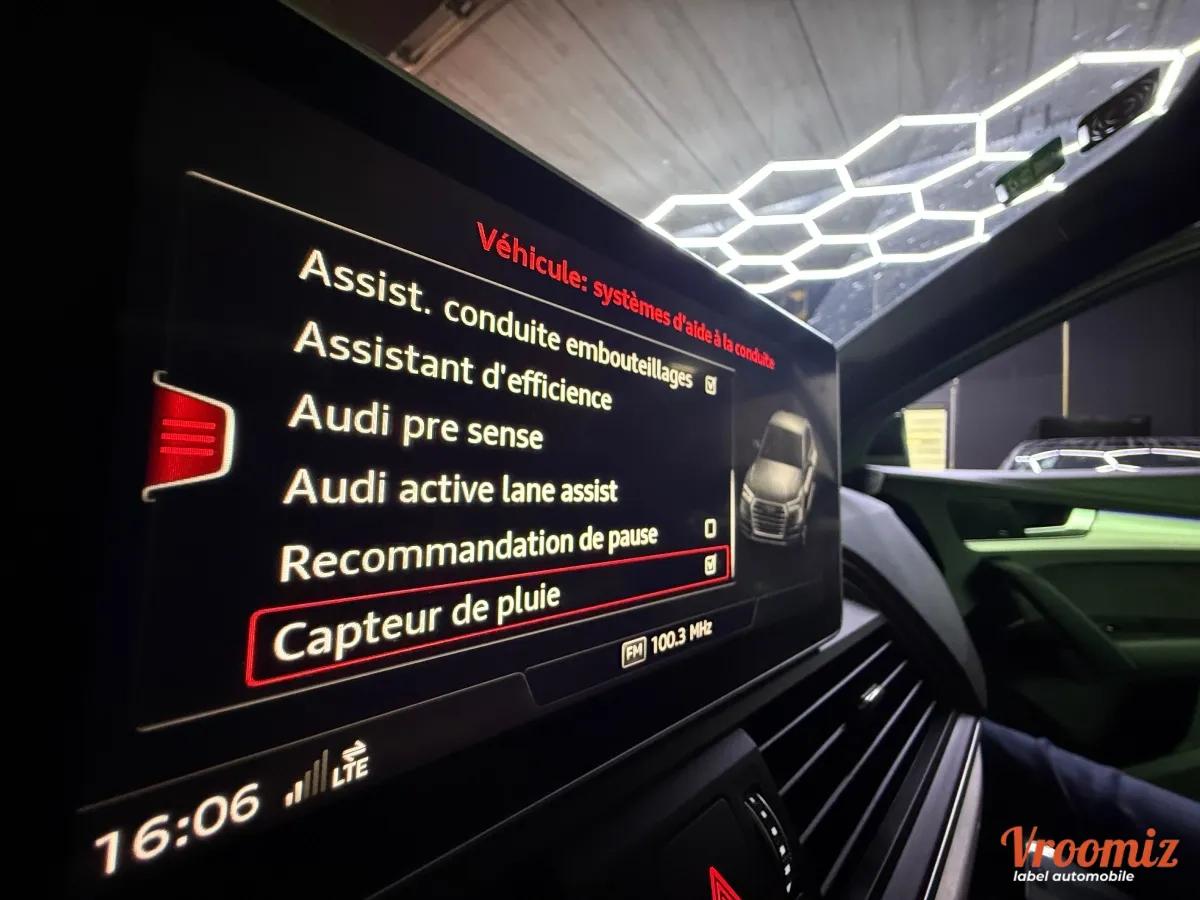Tick the Recommandation de pause checkbox
Screen dimensions: 1200x900
[710, 528]
